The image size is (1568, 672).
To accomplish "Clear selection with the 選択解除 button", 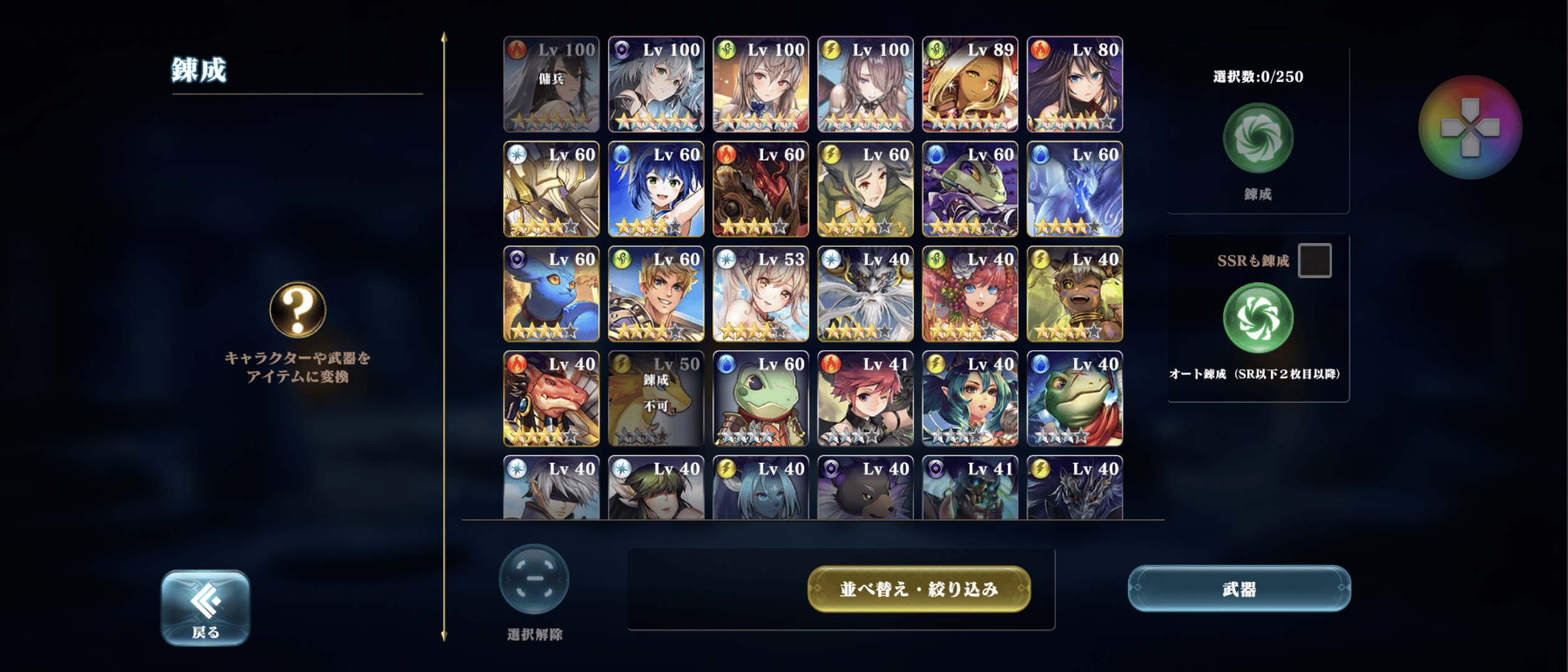I will pyautogui.click(x=534, y=580).
